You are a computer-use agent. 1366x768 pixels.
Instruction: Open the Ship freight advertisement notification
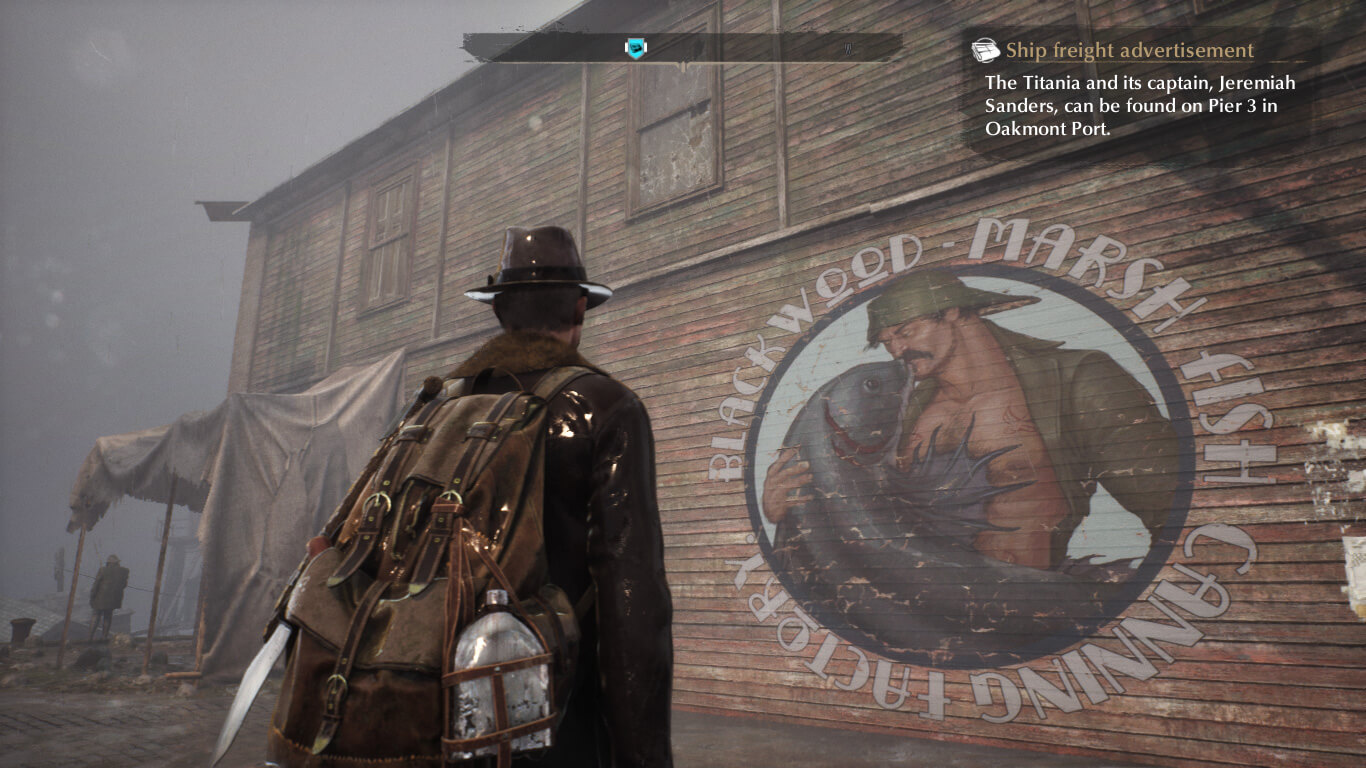[1128, 51]
